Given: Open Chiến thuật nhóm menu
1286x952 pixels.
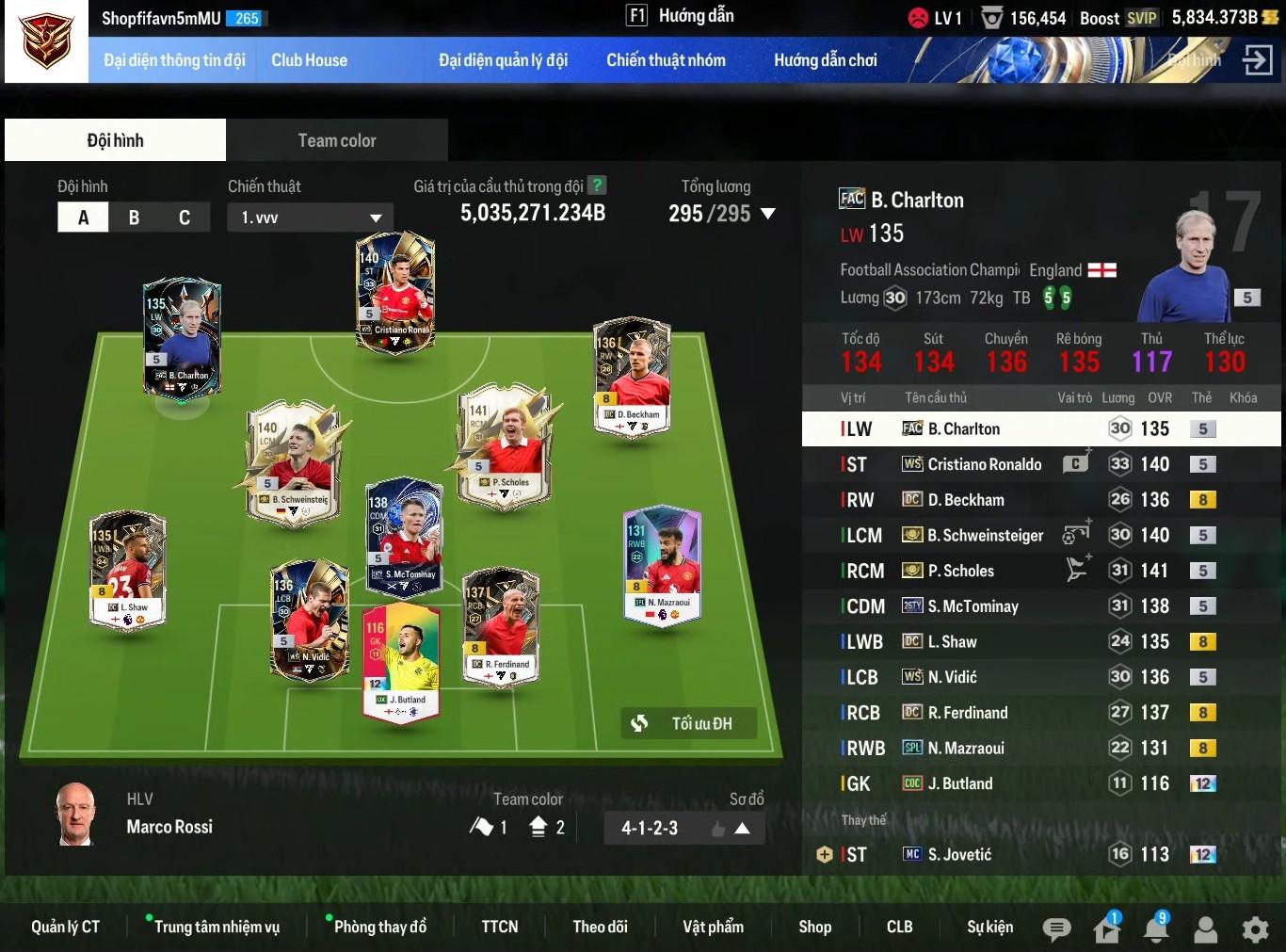Looking at the screenshot, I should (666, 60).
